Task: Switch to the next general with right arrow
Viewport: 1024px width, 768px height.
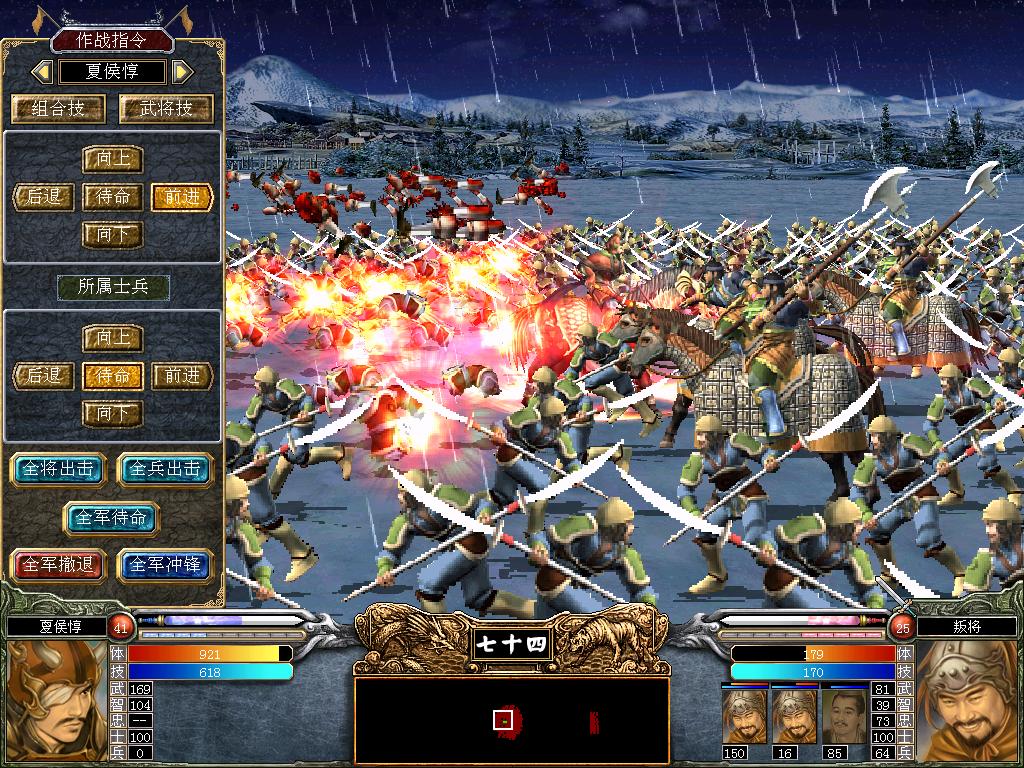Action: click(x=181, y=72)
